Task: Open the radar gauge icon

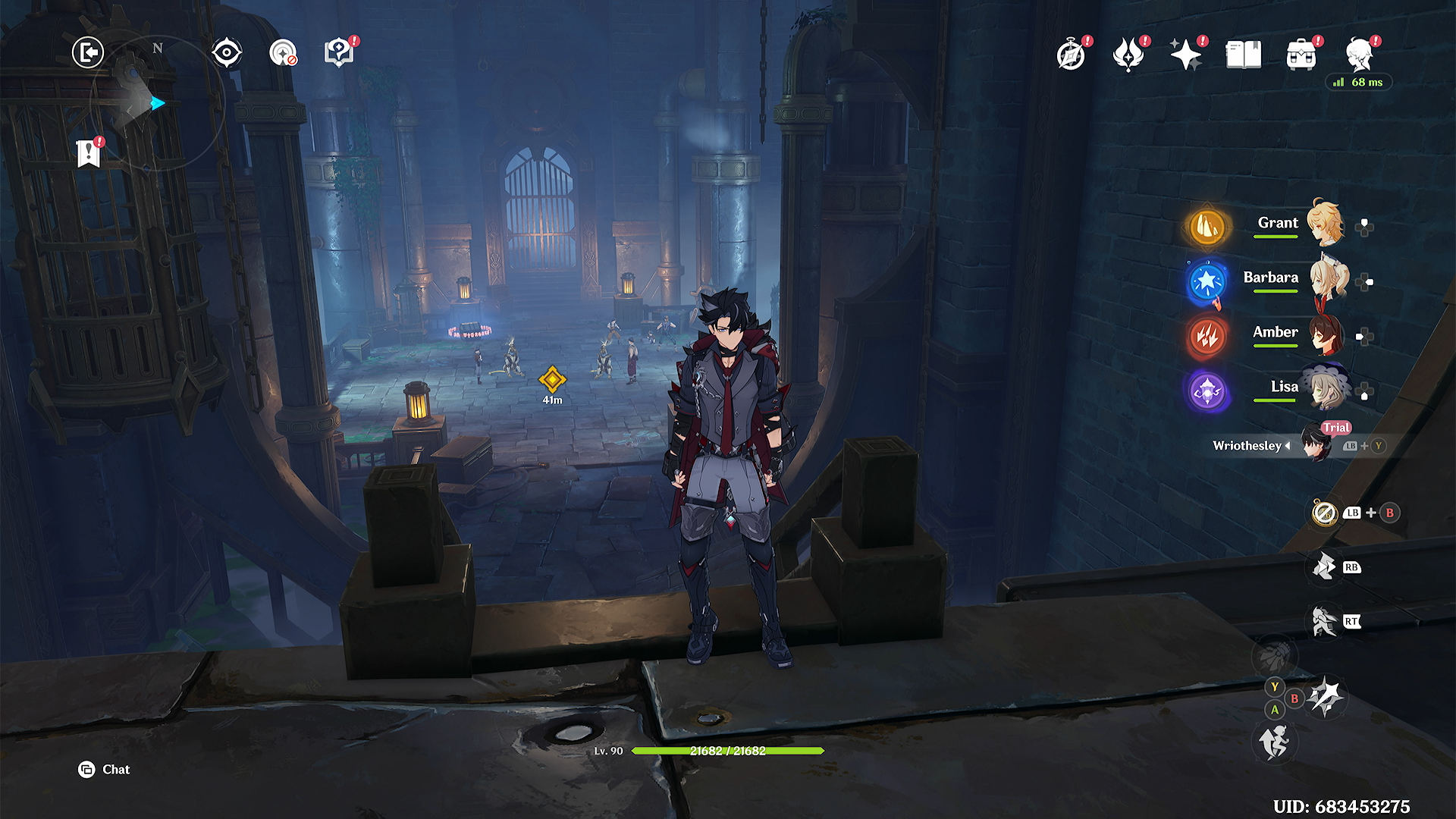Action: (x=283, y=53)
